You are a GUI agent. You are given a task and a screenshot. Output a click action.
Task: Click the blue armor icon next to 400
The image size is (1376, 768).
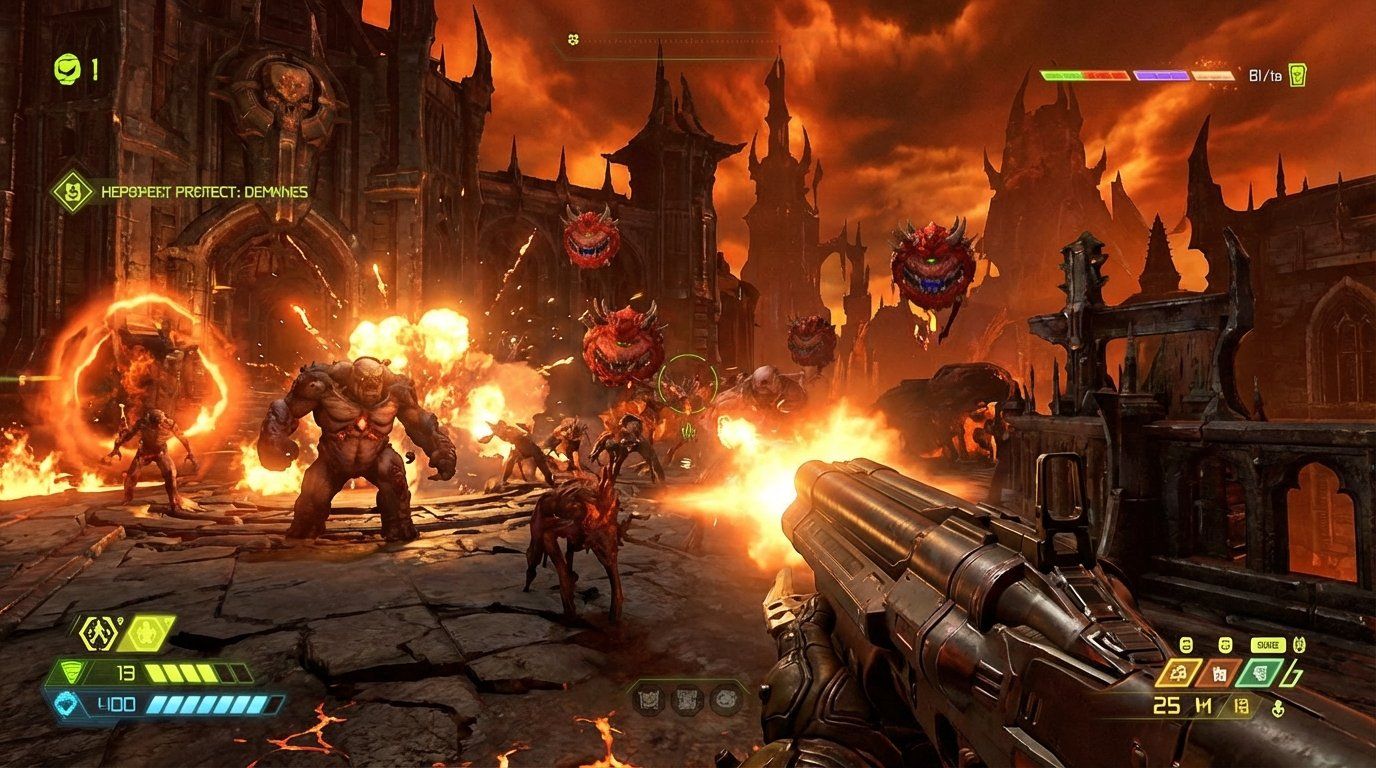tap(66, 703)
